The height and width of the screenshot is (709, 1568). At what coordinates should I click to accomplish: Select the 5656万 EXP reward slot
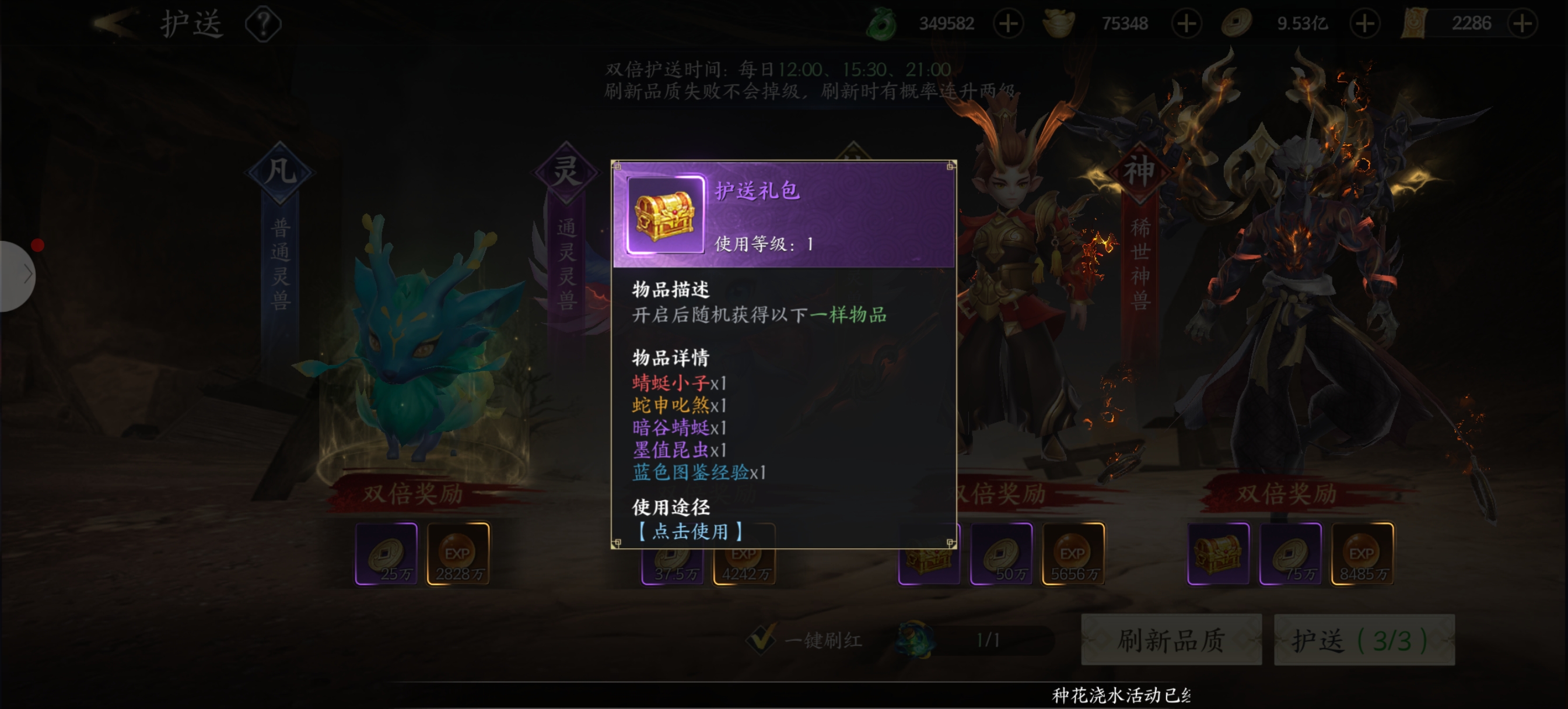[x=1073, y=554]
